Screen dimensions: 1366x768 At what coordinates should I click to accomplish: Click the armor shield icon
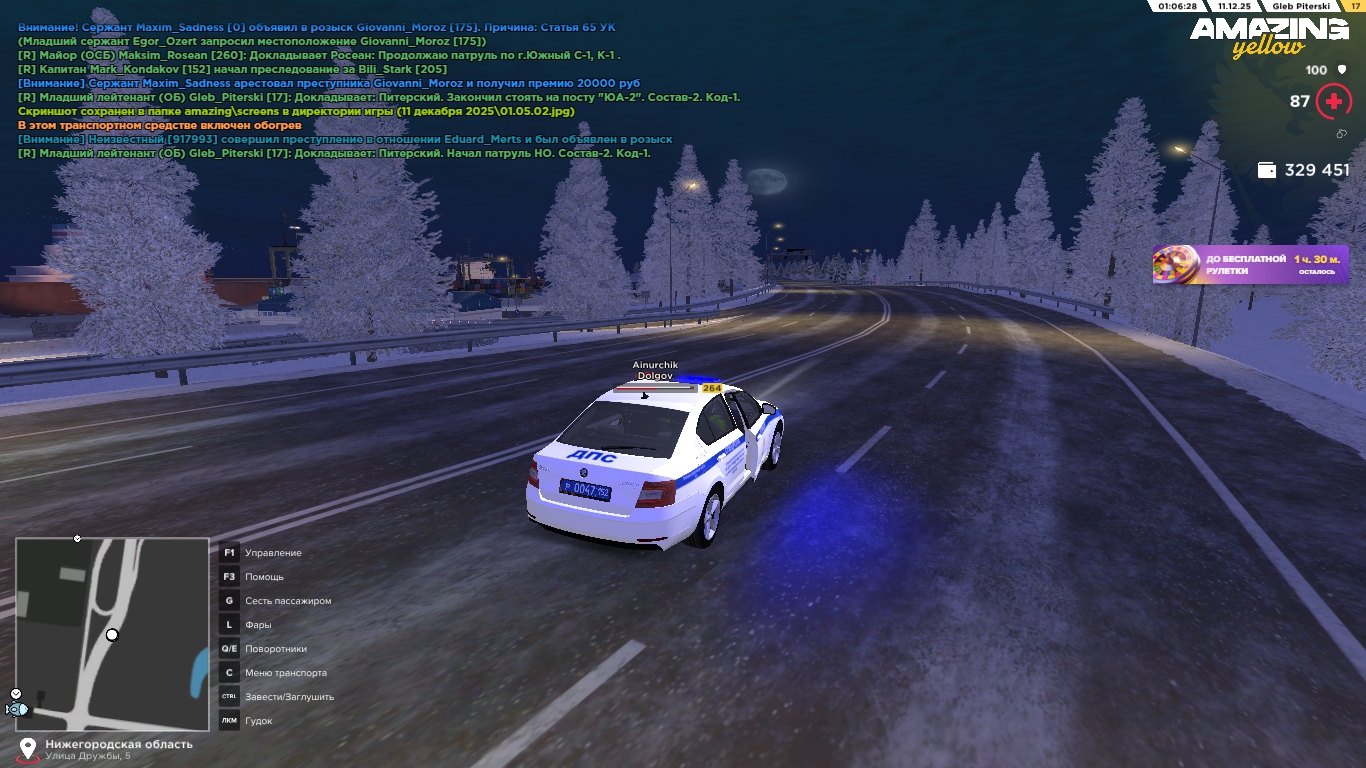[1340, 70]
